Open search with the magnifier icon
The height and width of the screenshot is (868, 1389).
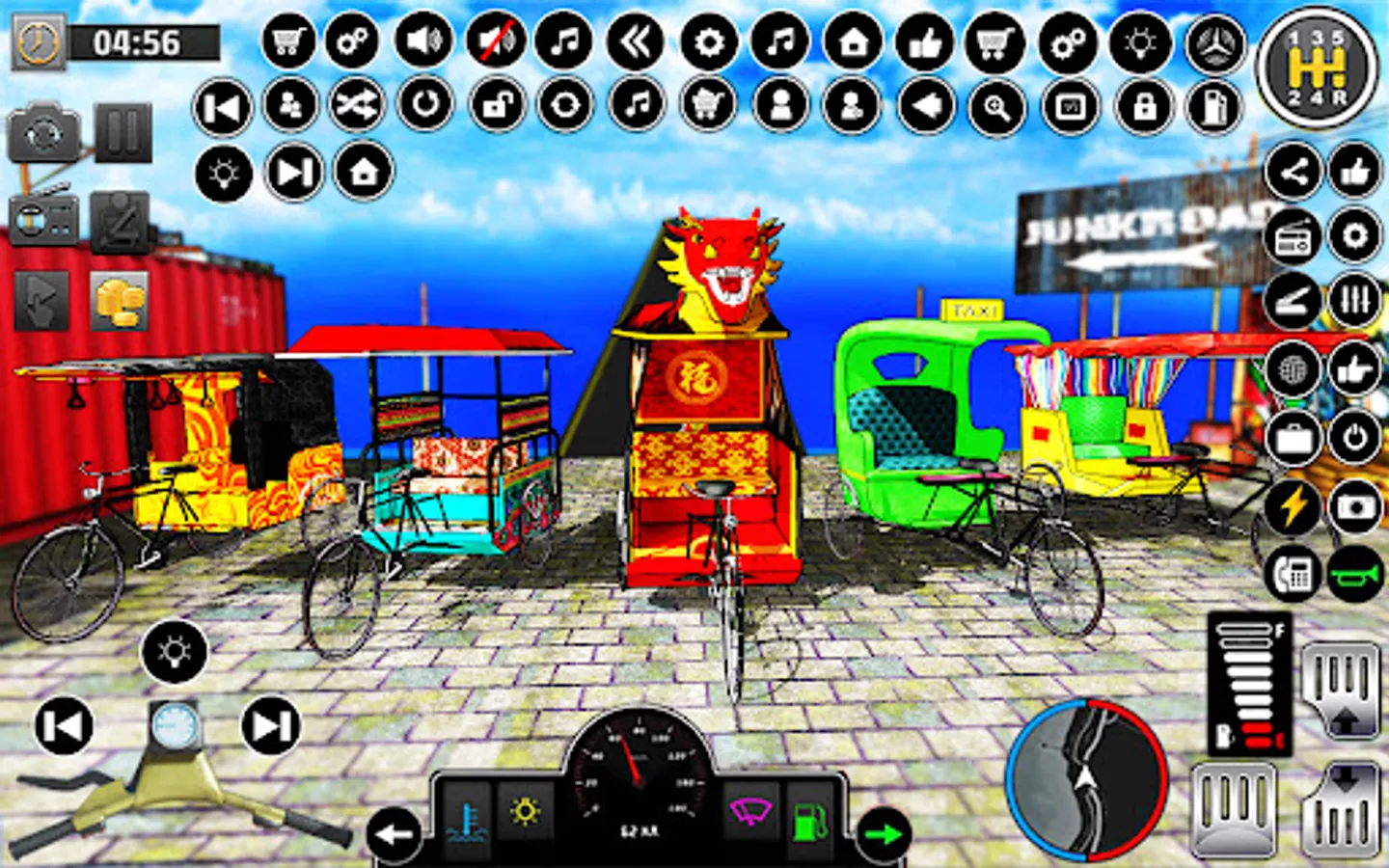998,104
